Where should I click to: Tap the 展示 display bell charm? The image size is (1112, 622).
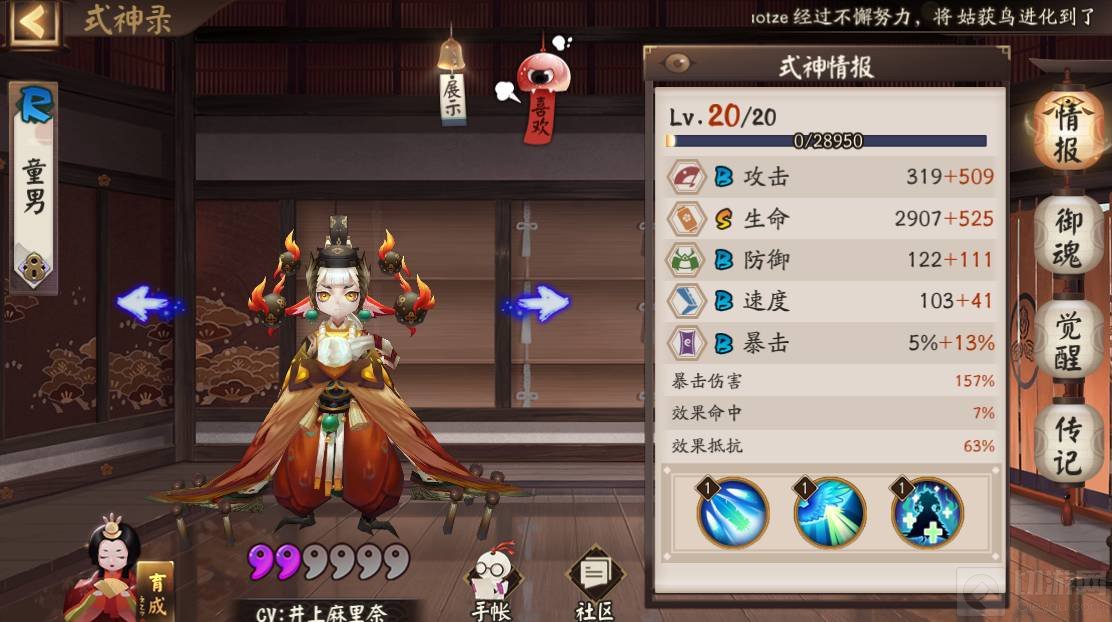click(452, 83)
